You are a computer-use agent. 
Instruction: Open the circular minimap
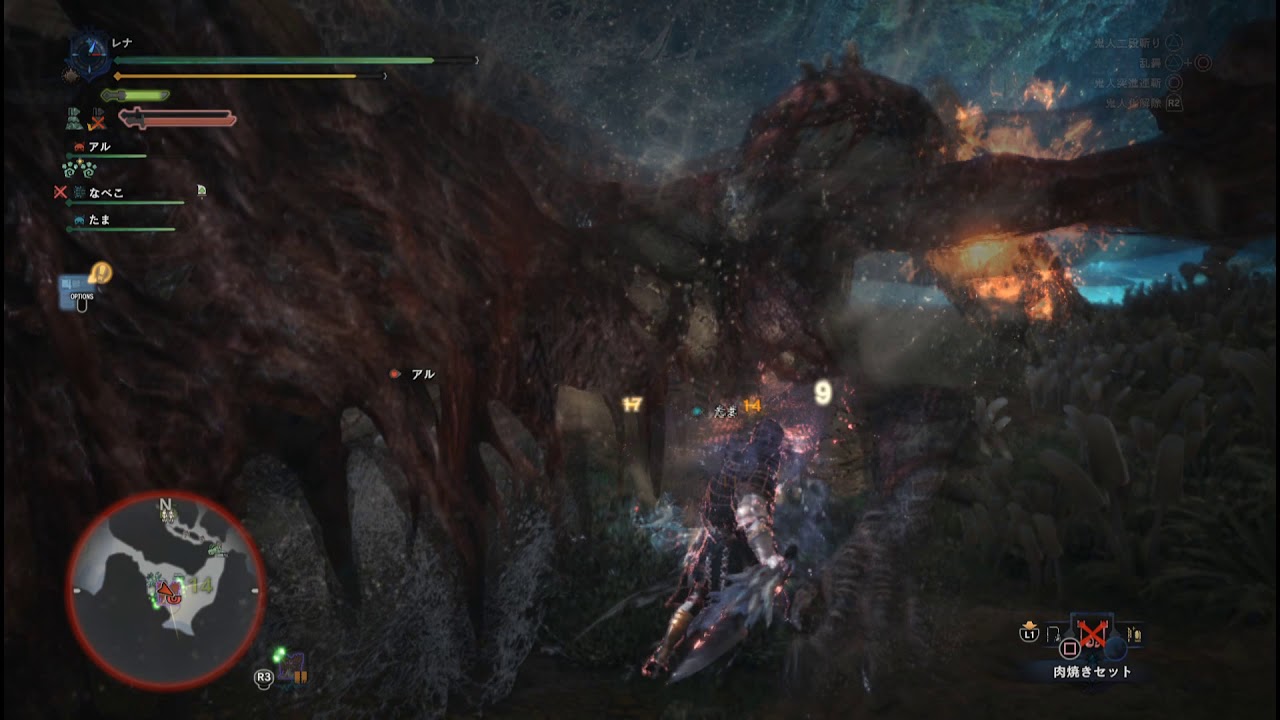pos(166,590)
